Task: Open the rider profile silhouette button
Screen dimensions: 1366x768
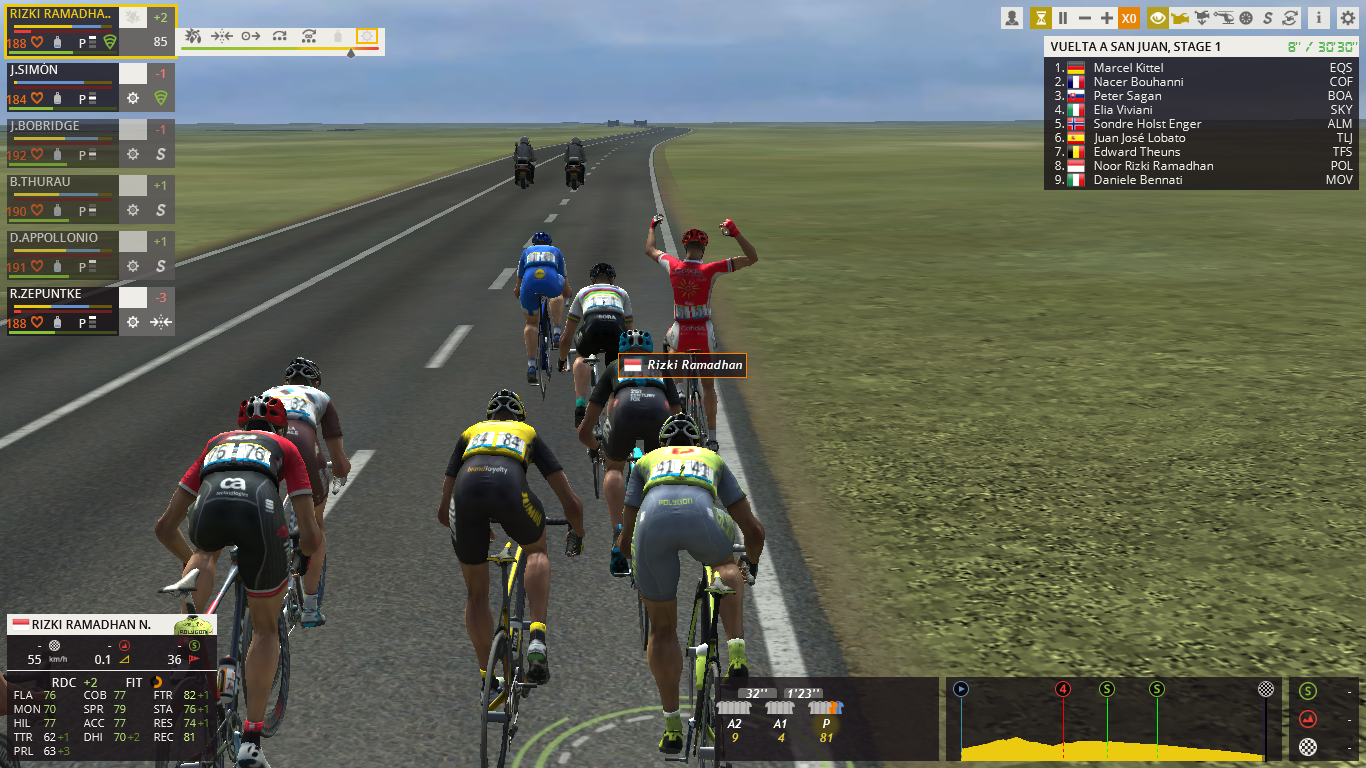Action: click(1012, 18)
